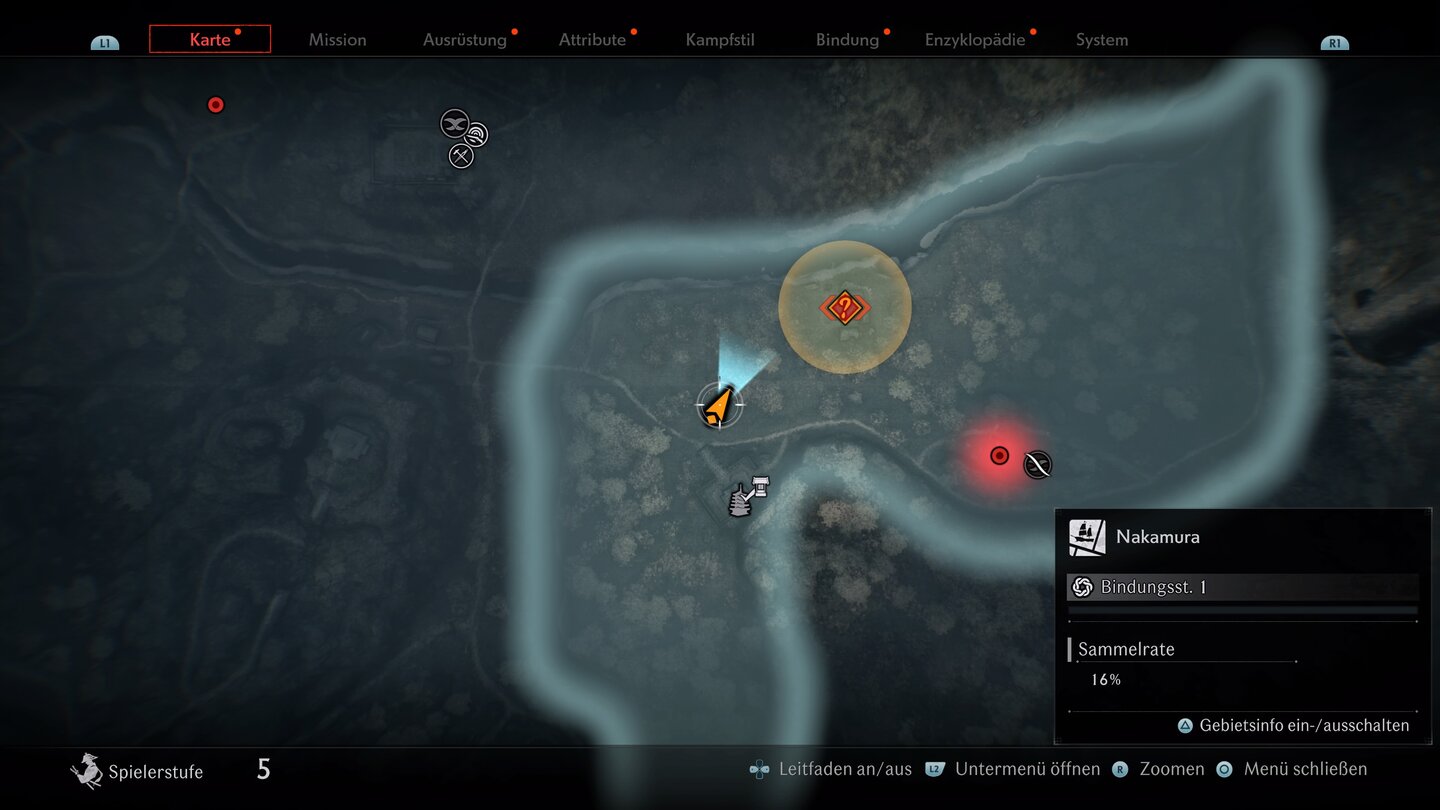Open the Ausrüstung tab
This screenshot has height=810, width=1440.
464,40
